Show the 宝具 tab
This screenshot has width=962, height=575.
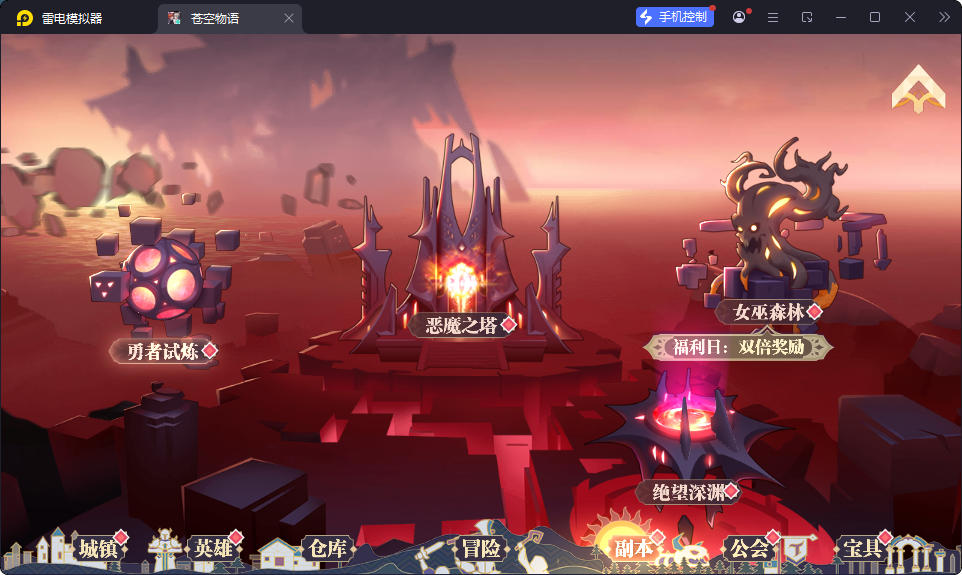pos(861,548)
